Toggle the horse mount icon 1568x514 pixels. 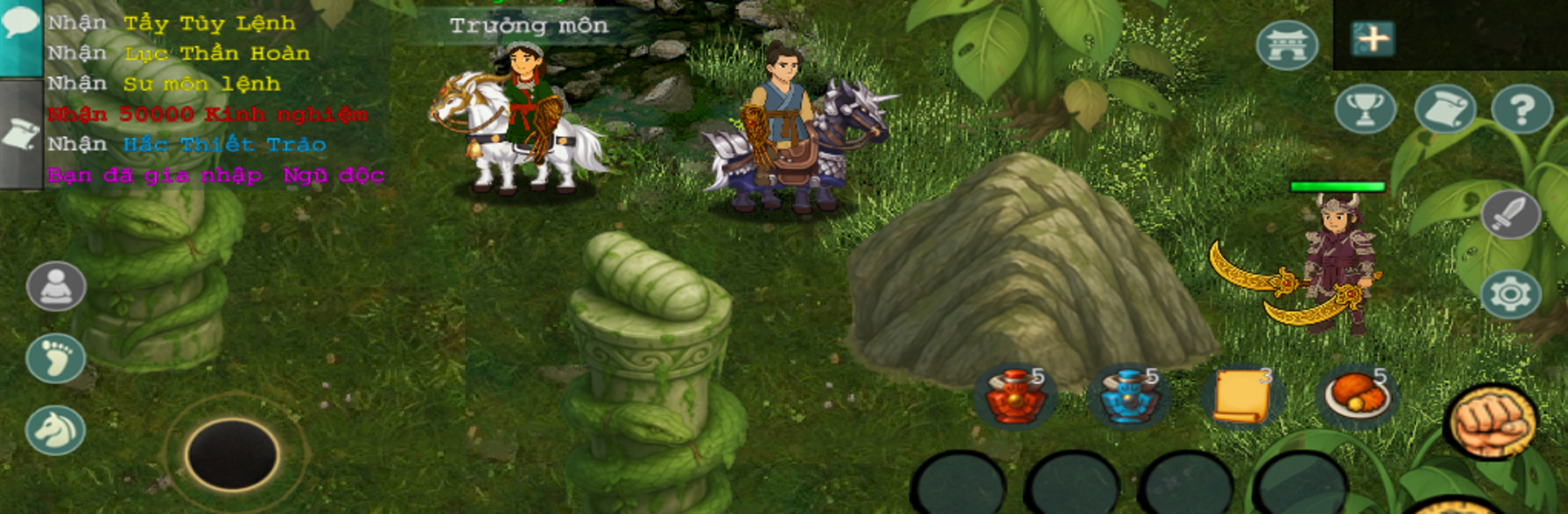coord(56,430)
